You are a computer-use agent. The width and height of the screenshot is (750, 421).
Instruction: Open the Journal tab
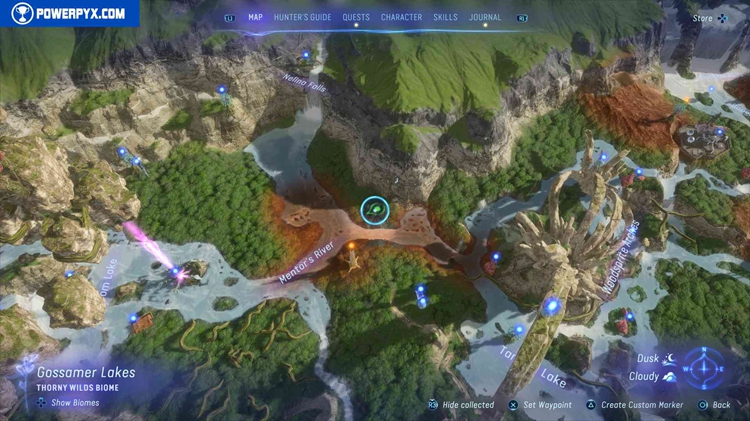click(485, 17)
